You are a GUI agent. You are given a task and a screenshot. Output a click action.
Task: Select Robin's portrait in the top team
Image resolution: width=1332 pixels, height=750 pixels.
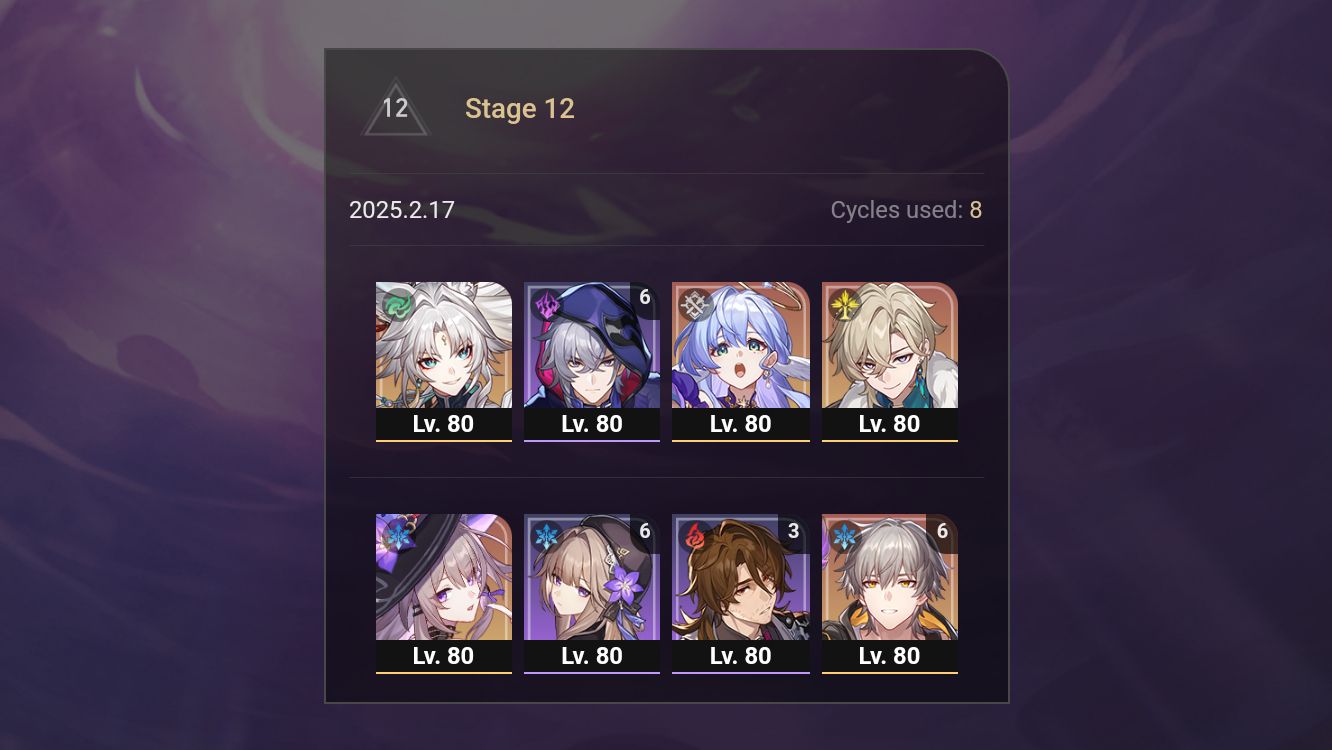coord(741,345)
